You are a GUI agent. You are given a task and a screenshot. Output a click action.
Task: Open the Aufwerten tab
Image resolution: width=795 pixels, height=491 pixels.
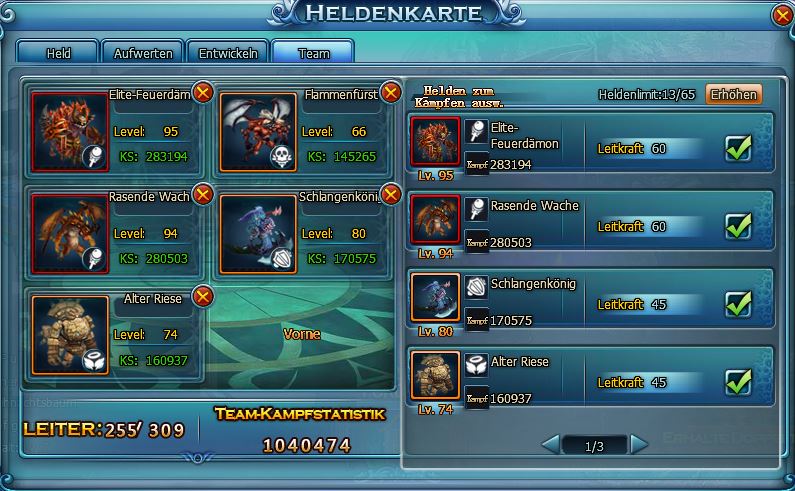[x=142, y=52]
